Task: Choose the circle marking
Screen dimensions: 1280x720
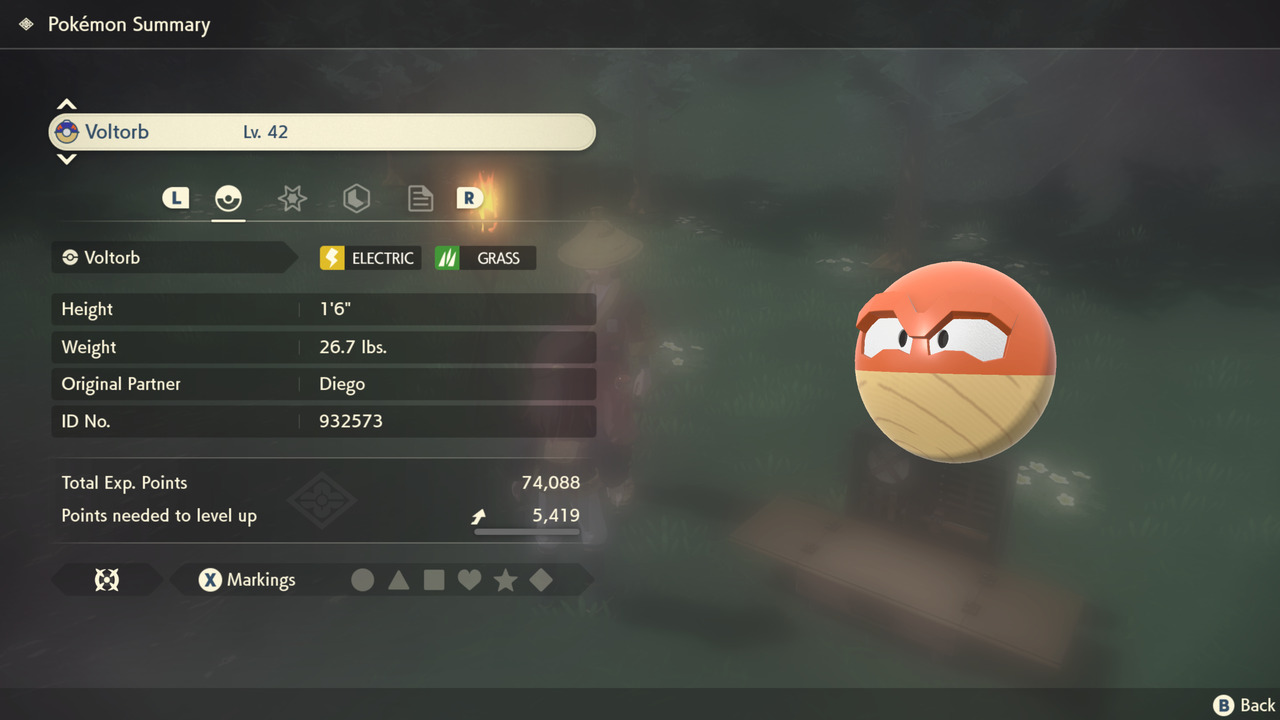Action: coord(363,580)
